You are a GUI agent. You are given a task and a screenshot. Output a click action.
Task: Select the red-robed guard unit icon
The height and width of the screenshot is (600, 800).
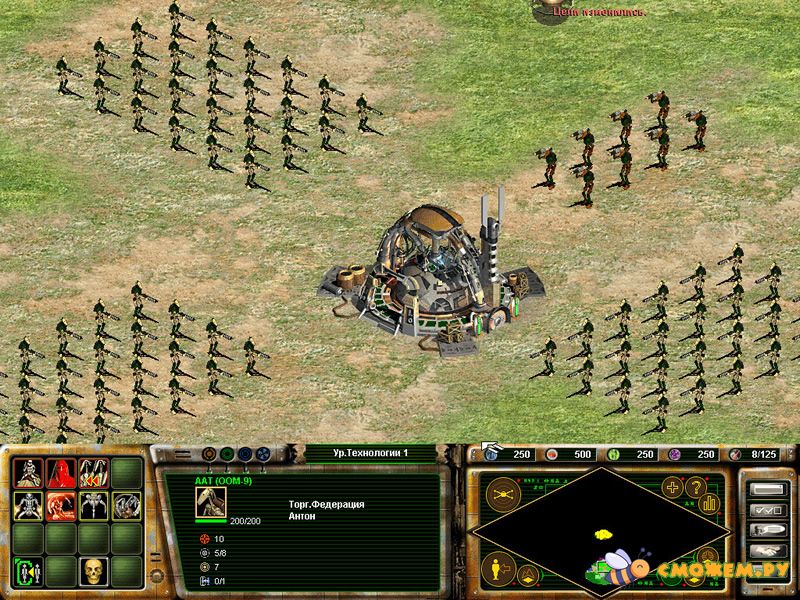(62, 473)
